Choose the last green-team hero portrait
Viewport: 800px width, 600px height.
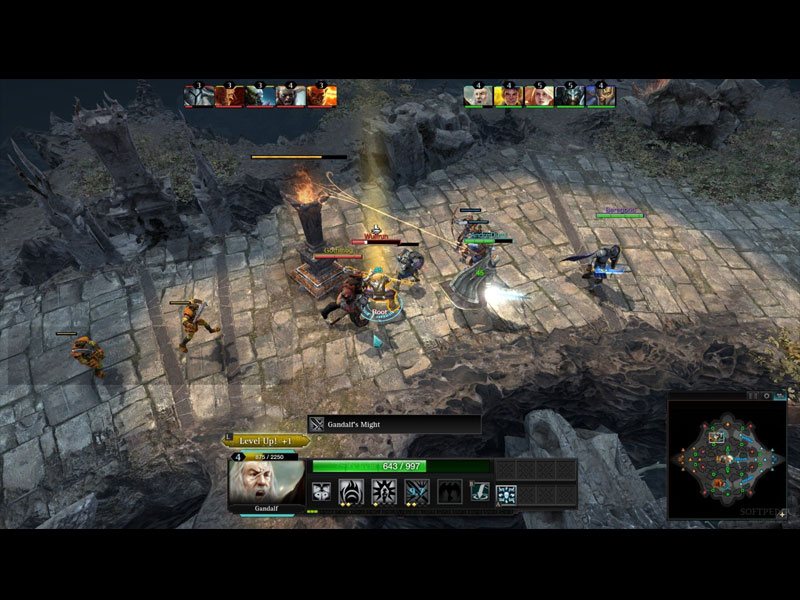tap(601, 96)
